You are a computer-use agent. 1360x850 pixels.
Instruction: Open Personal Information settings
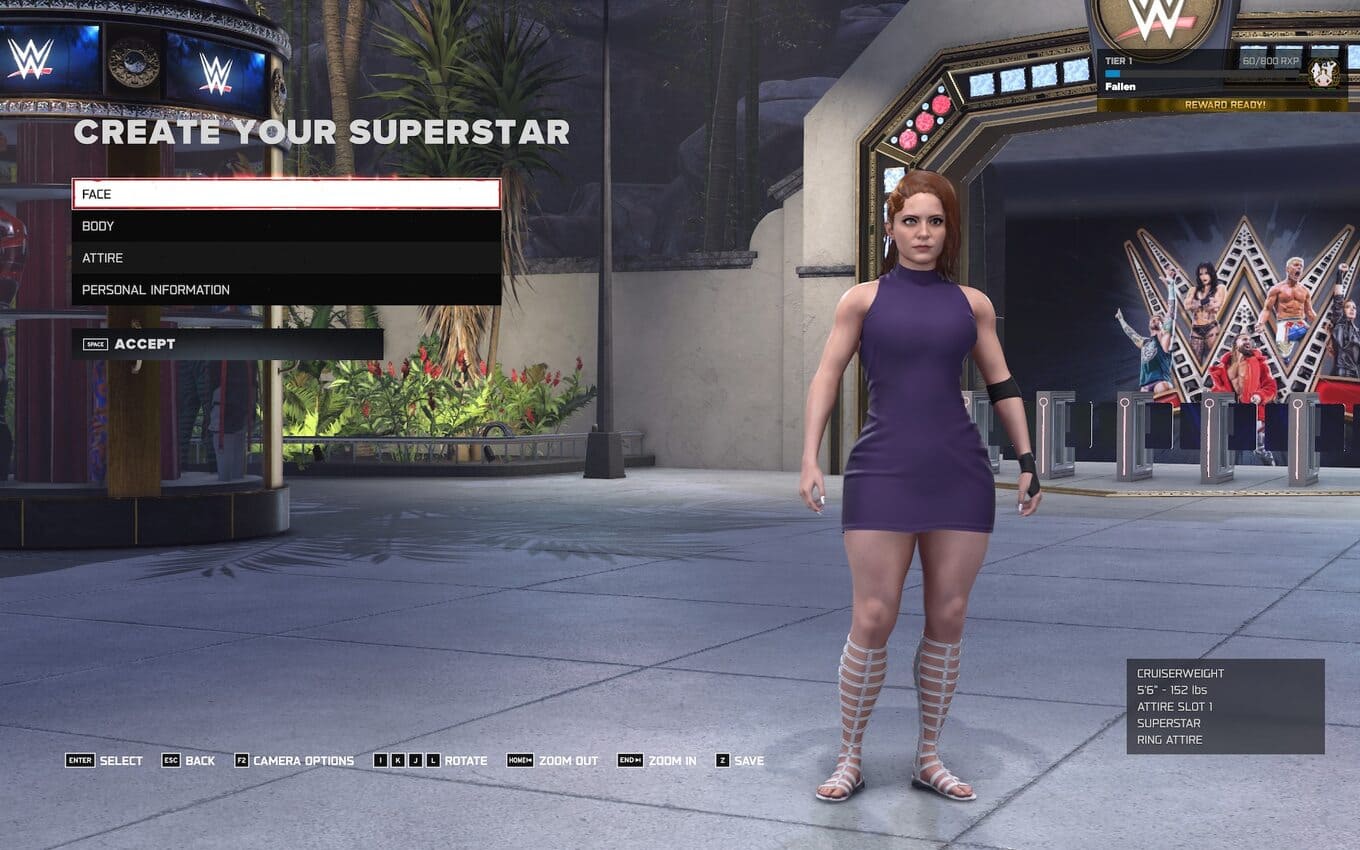tap(286, 290)
